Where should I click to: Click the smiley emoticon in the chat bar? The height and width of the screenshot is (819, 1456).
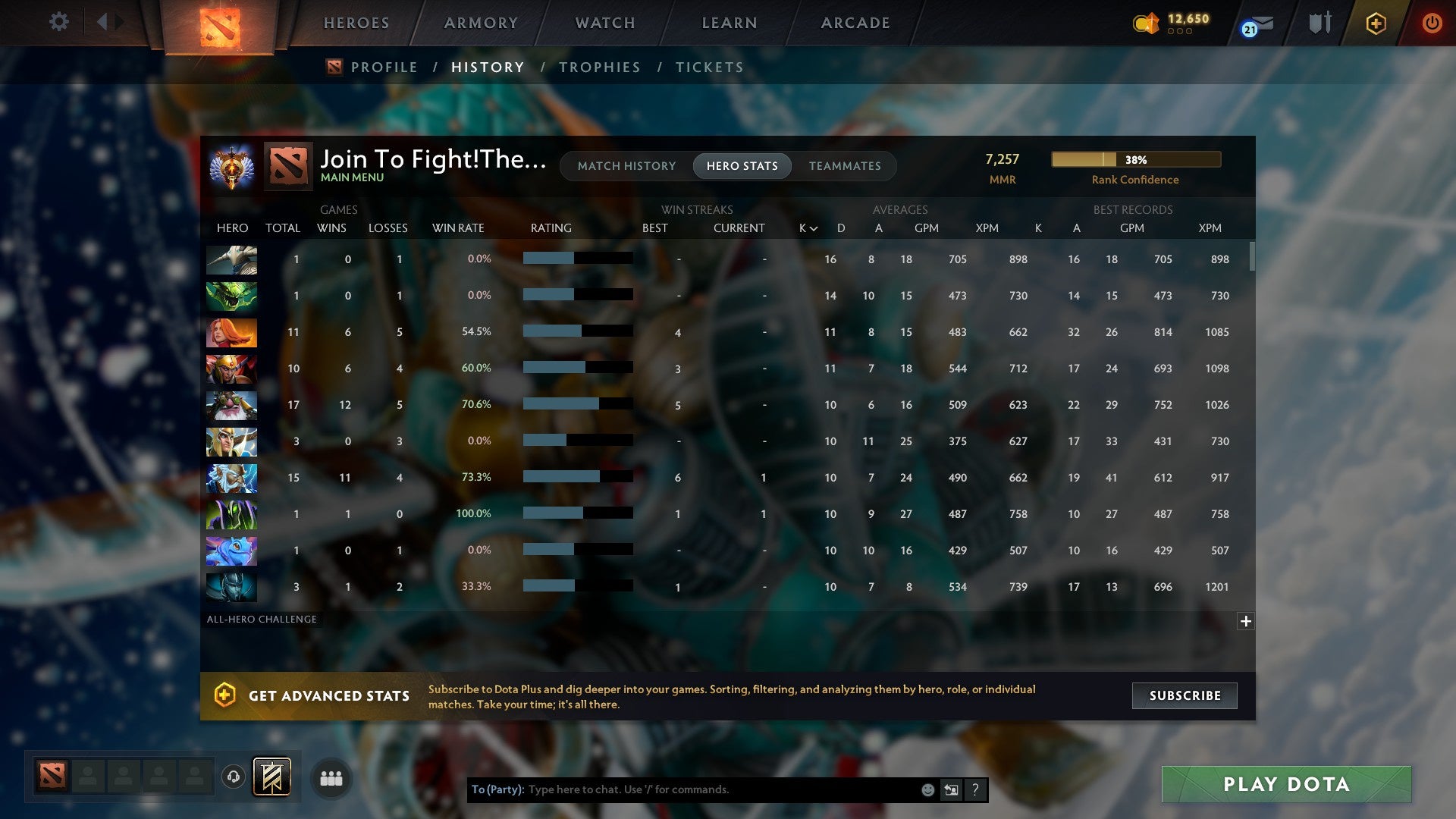click(927, 789)
